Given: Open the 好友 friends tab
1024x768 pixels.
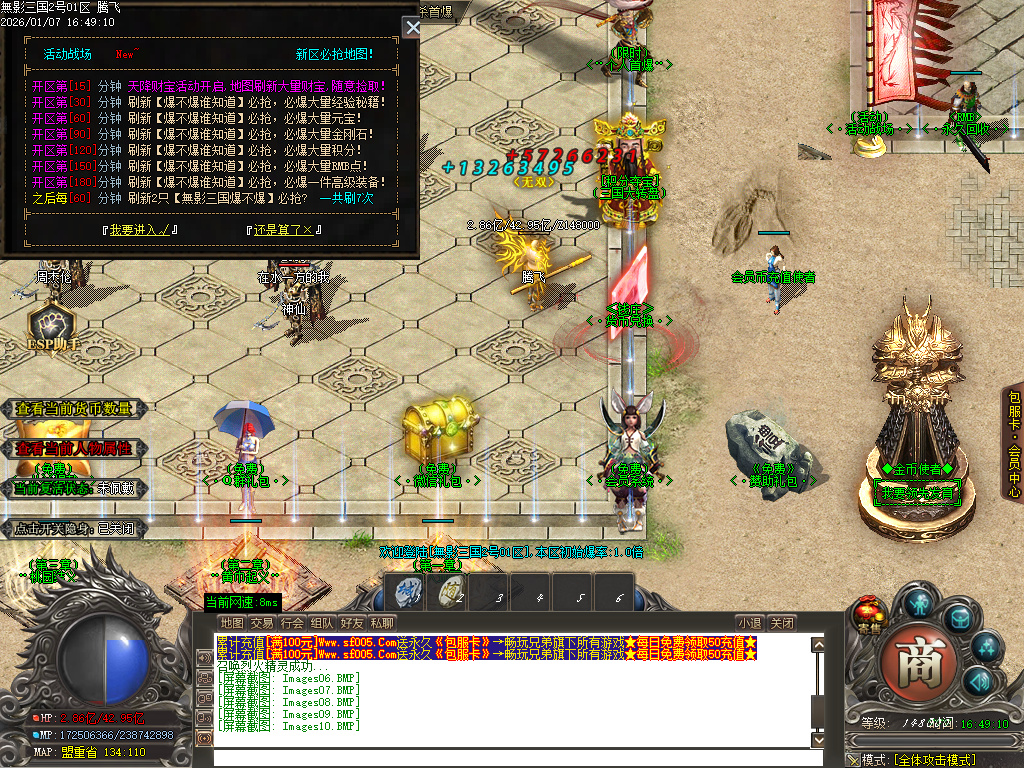Looking at the screenshot, I should 352,623.
